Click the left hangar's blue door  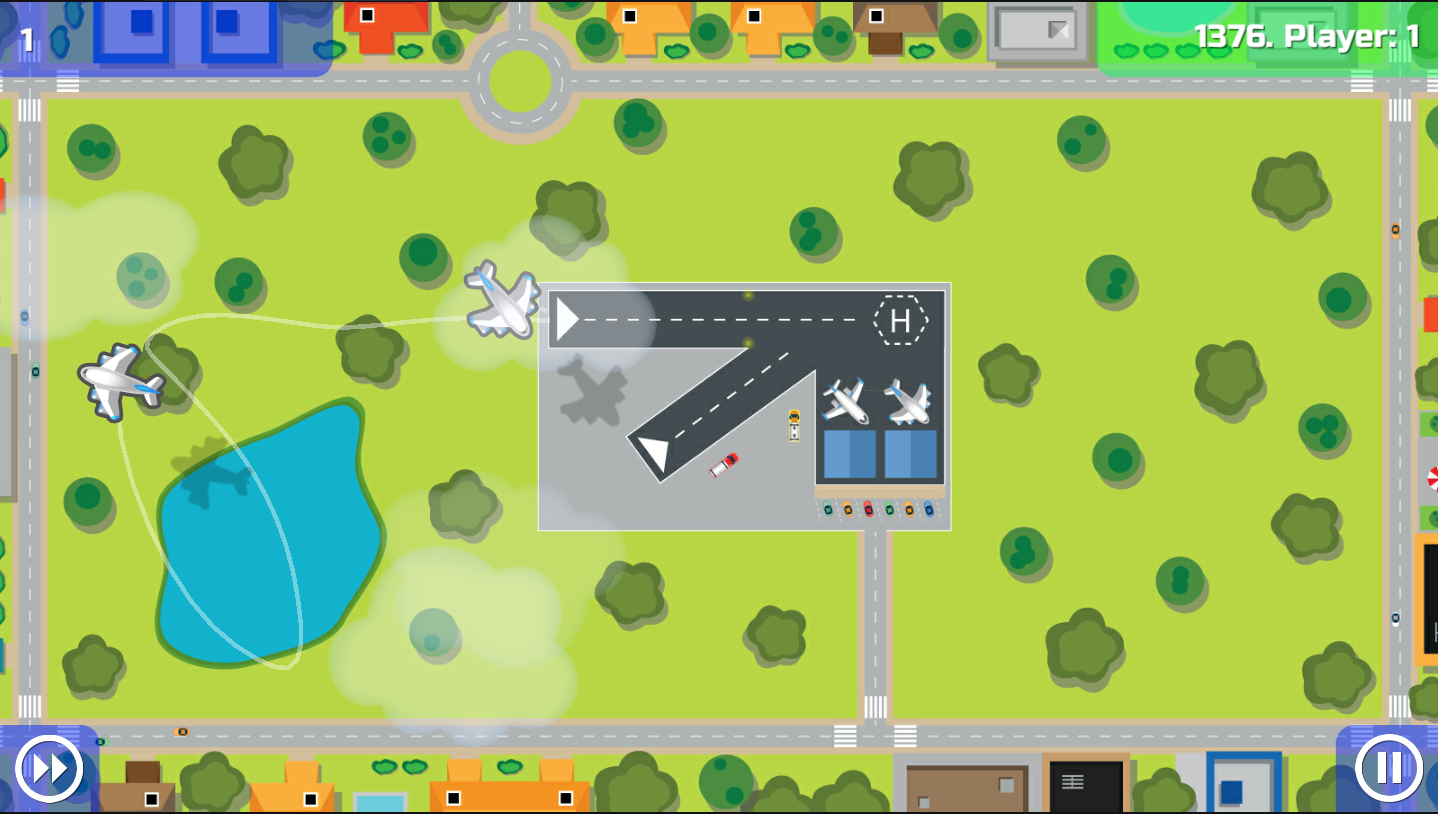pos(849,452)
